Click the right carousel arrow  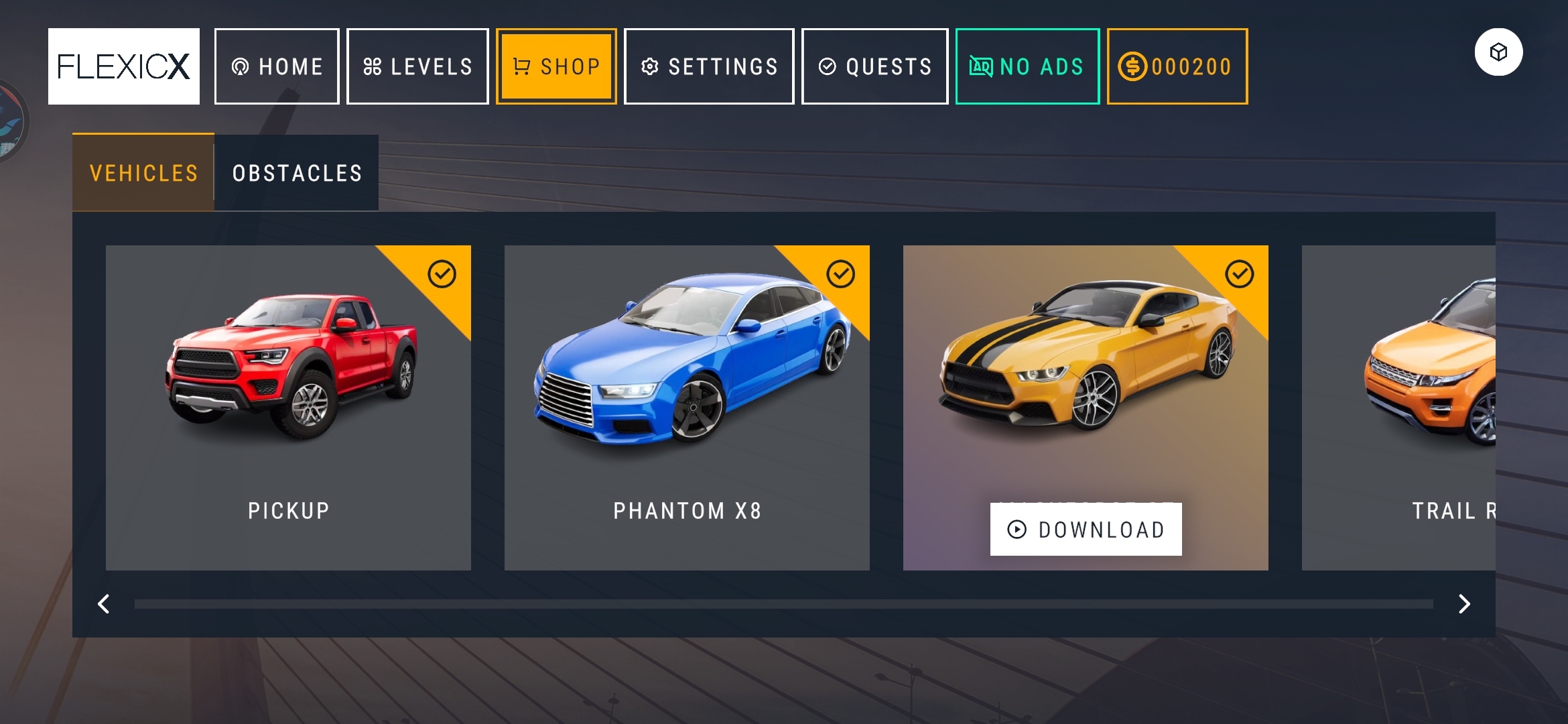click(x=1464, y=604)
